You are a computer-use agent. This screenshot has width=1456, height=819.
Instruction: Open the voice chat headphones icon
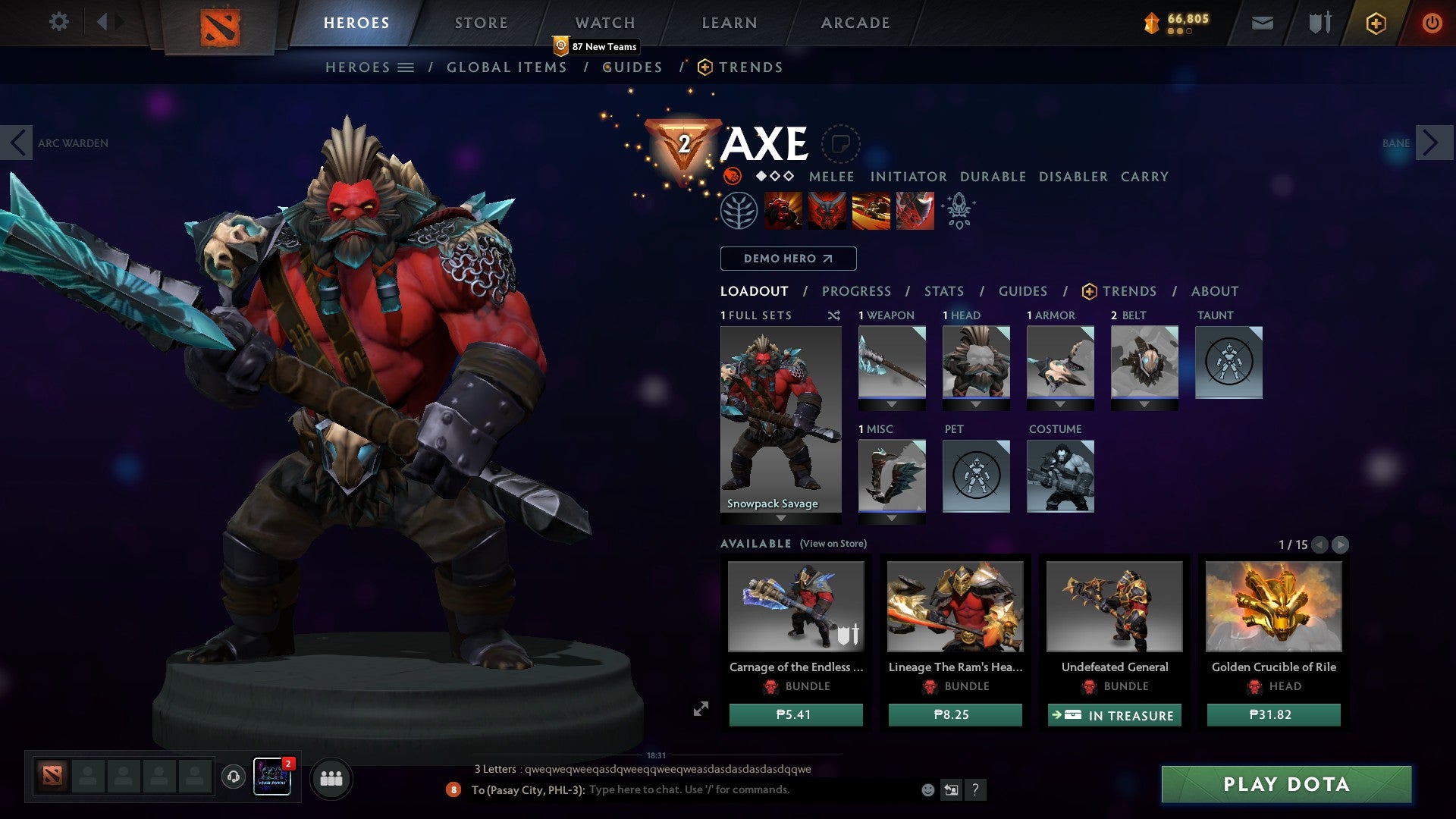tap(234, 778)
